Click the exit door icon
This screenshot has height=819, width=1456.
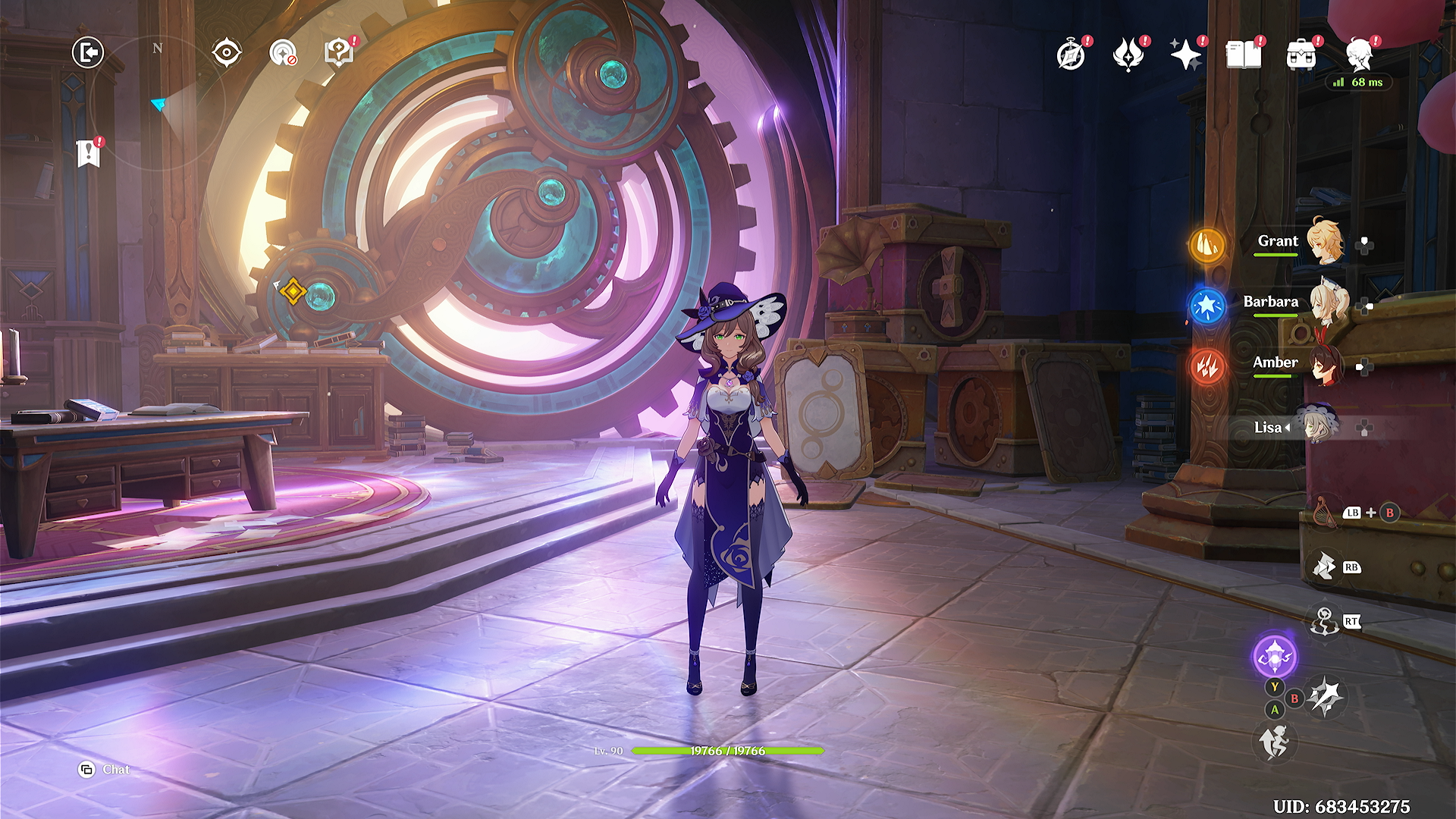pos(88,53)
